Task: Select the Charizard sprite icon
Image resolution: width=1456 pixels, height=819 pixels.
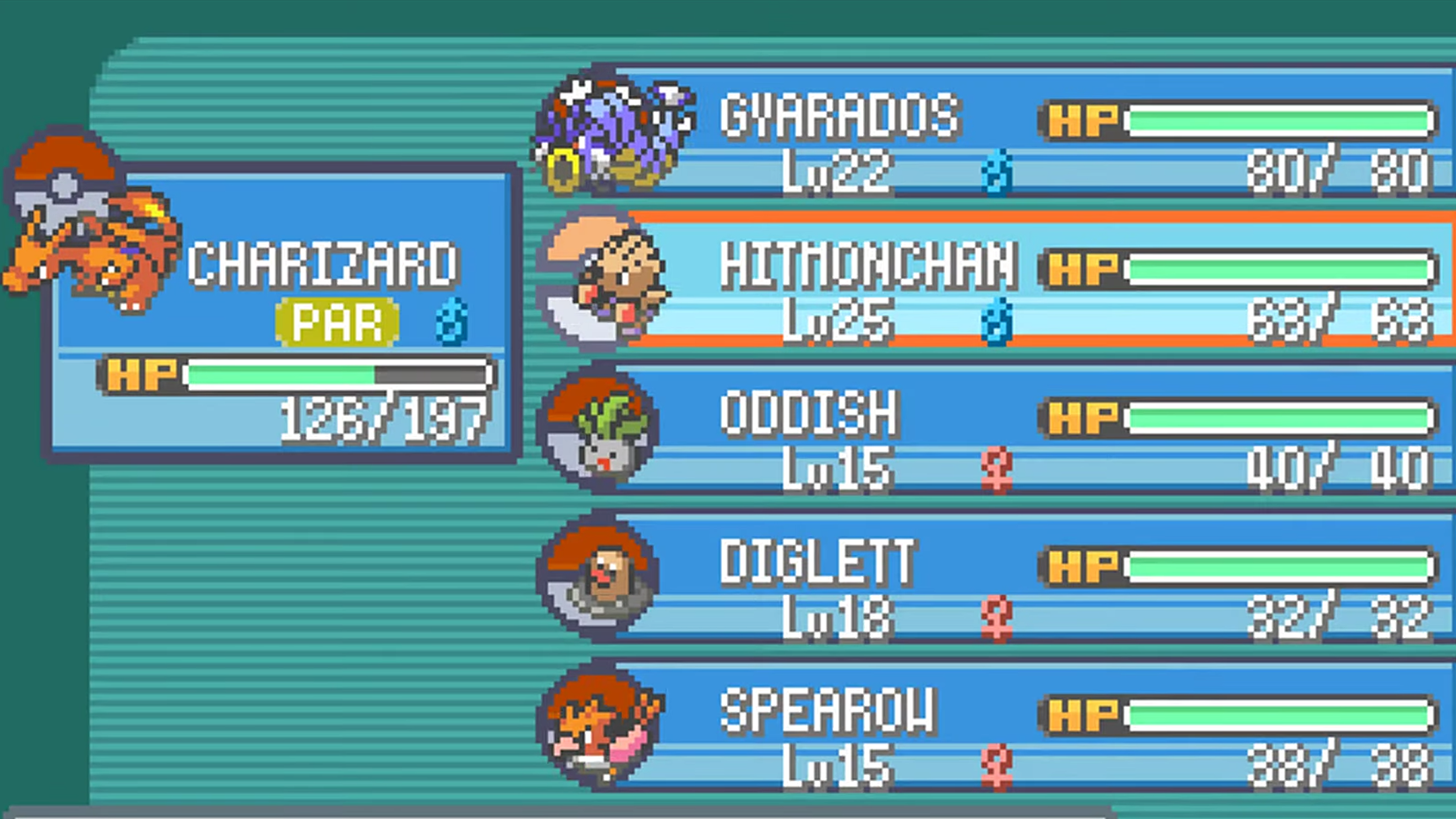Action: [x=84, y=238]
